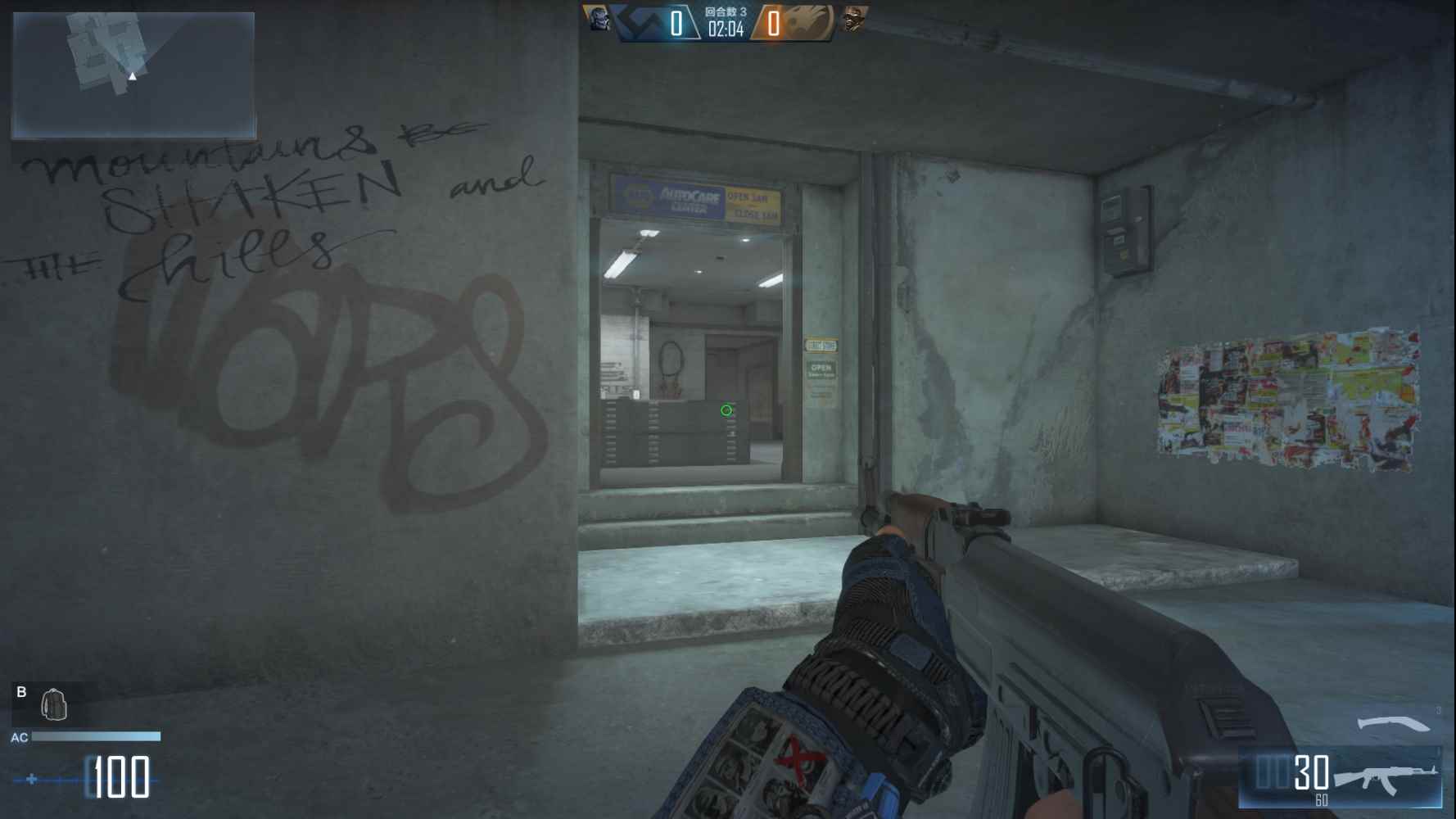The image size is (1456, 819).
Task: Click the blue team player avatar
Action: pos(597,18)
